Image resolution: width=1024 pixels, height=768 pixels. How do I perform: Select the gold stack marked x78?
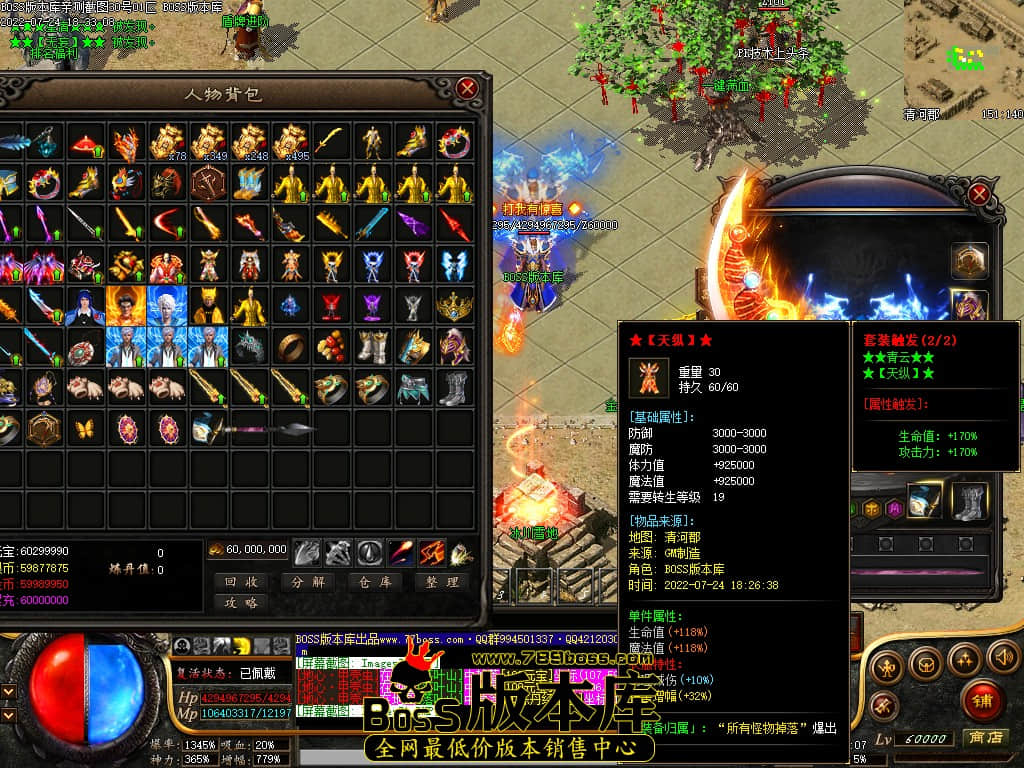click(x=168, y=143)
